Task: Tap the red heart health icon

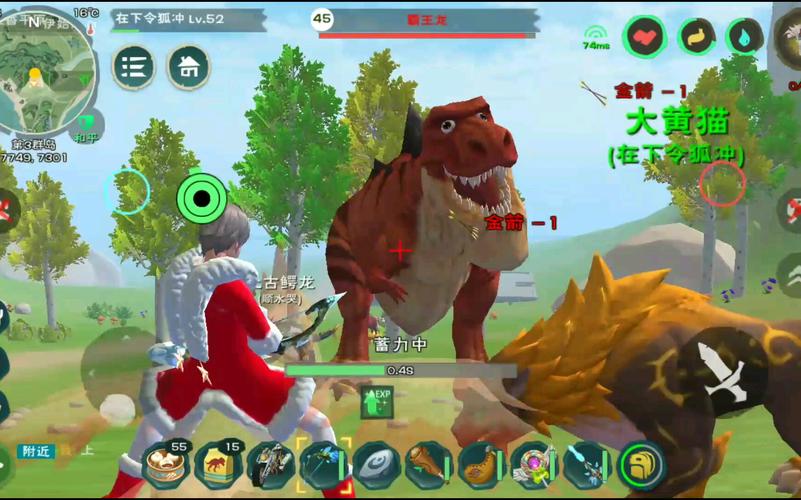Action: tap(645, 37)
